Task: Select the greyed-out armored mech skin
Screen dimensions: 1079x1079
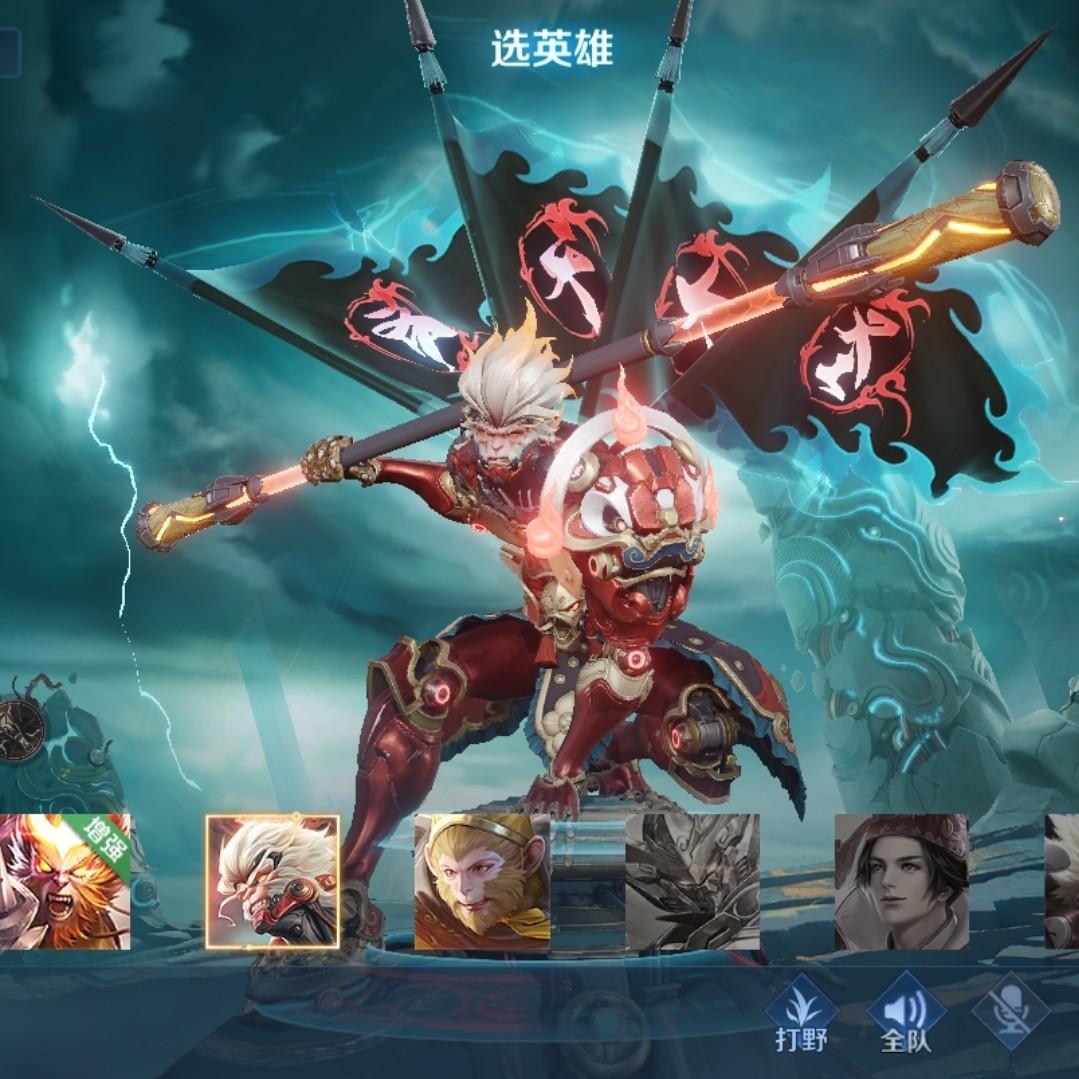Action: (692, 882)
